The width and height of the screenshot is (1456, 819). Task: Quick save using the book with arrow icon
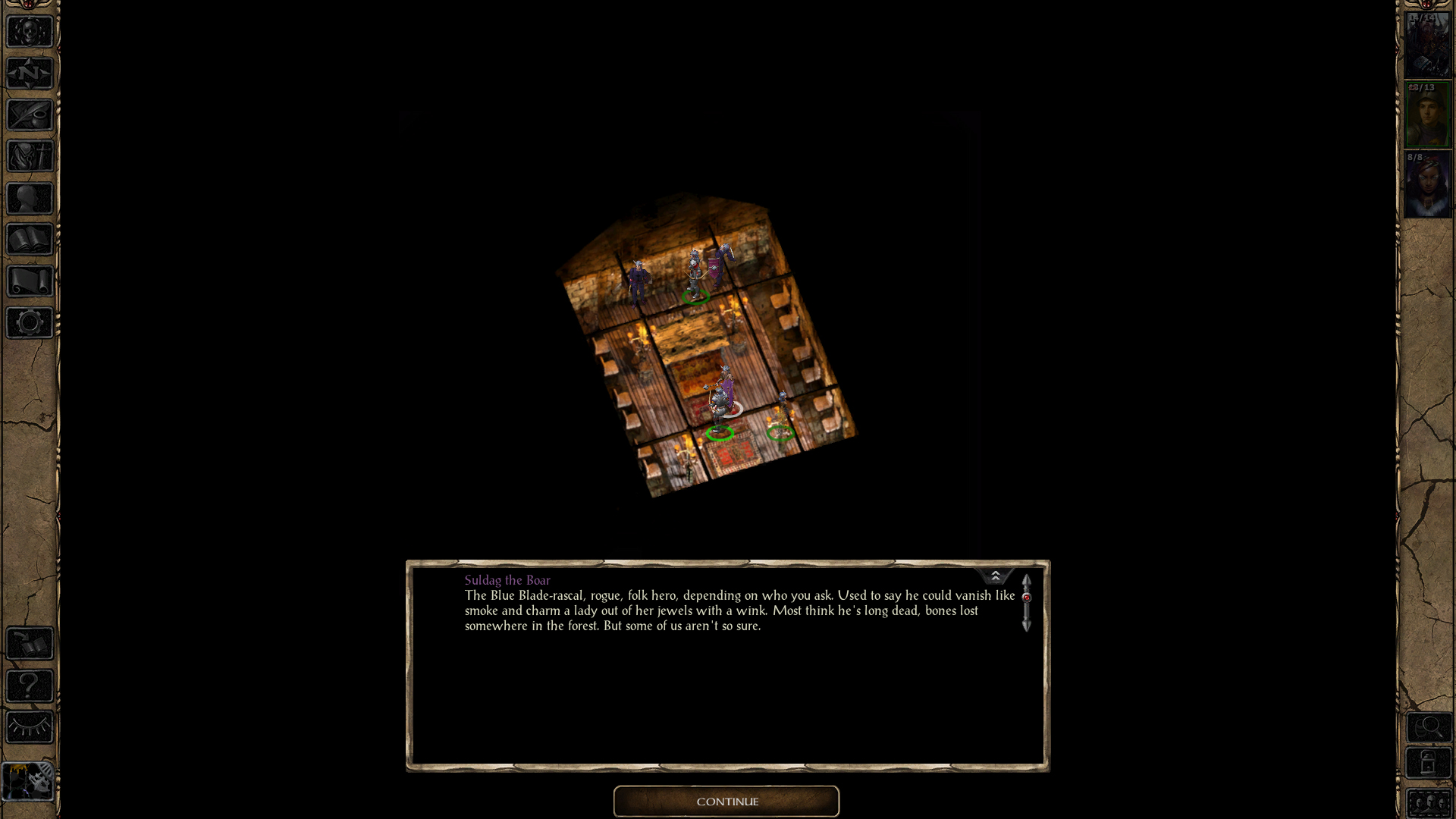[x=30, y=644]
